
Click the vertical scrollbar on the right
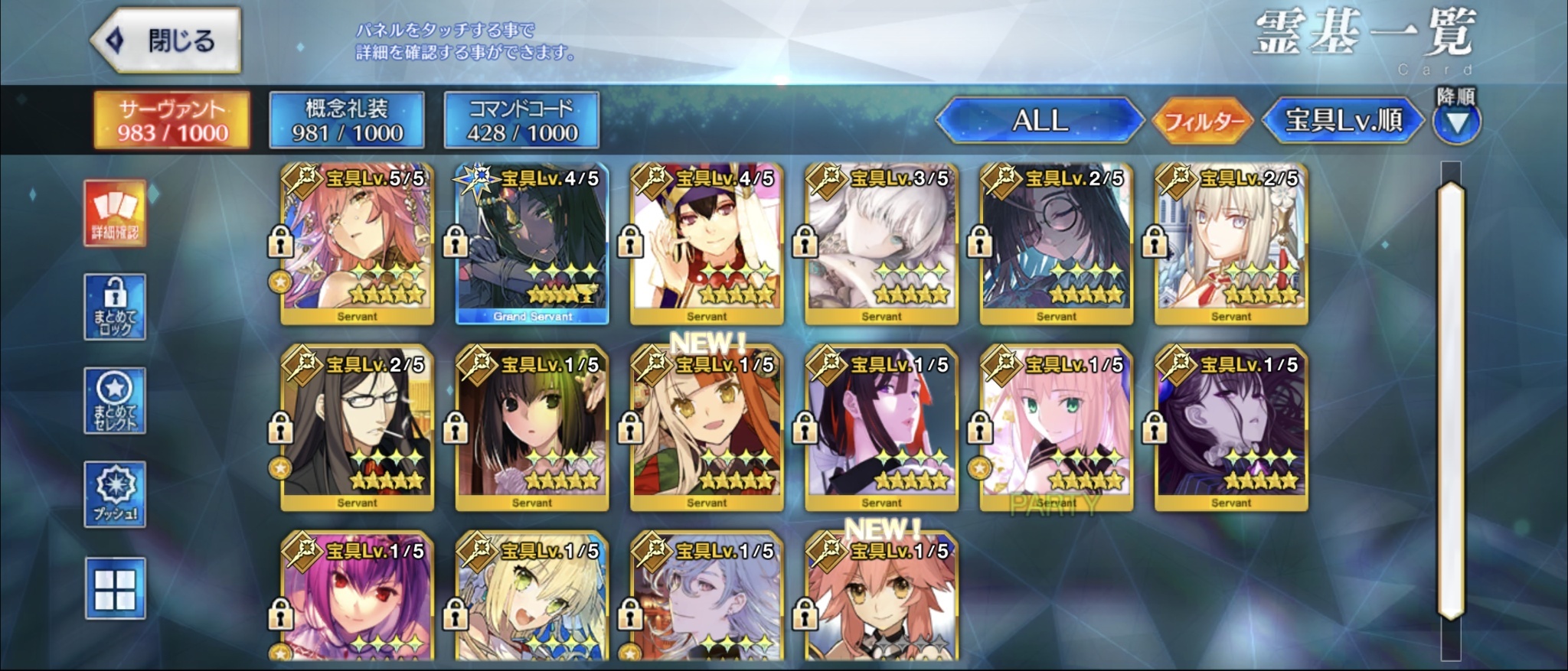1451,398
